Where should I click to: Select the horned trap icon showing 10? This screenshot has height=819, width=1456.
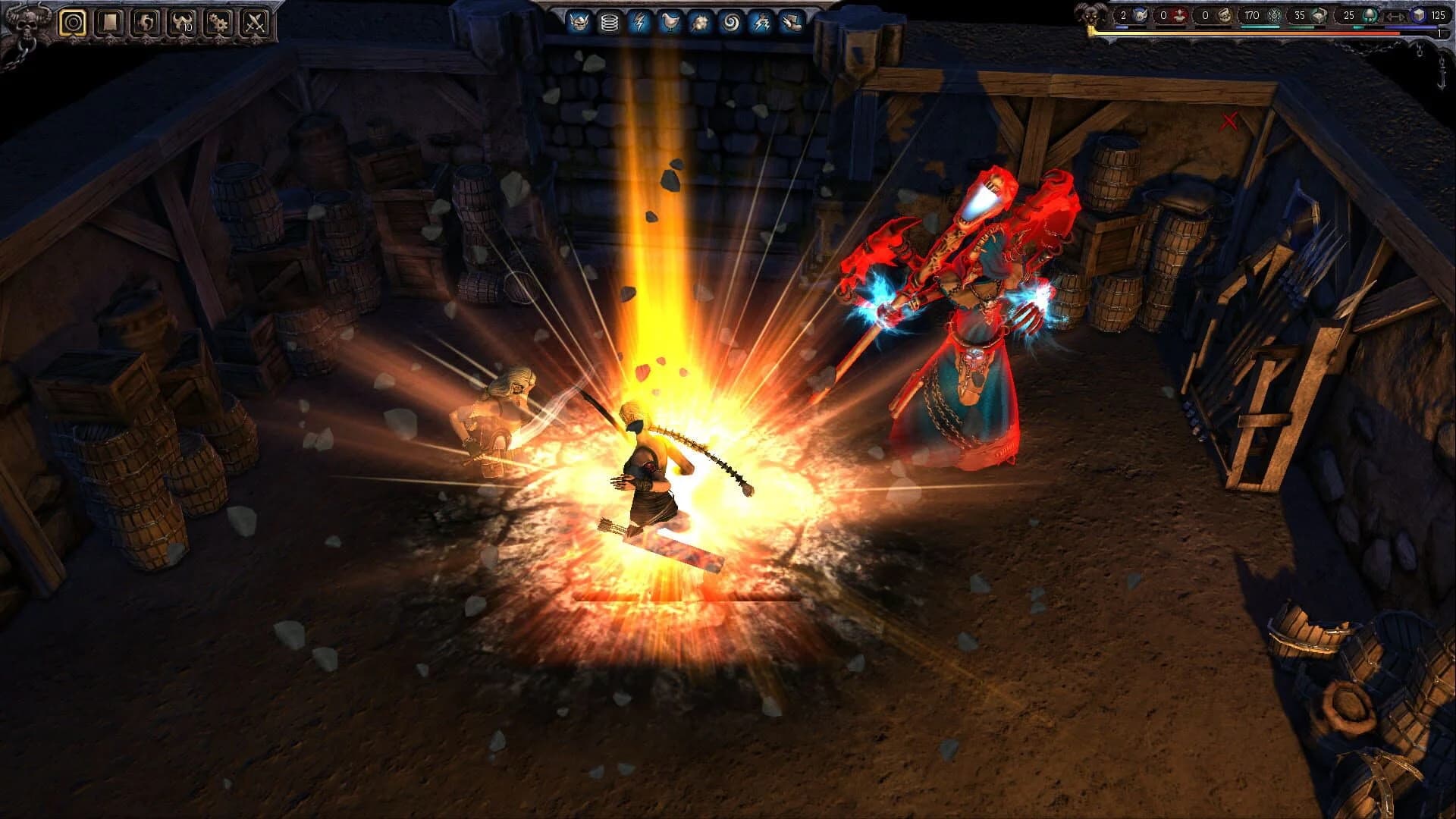click(182, 21)
